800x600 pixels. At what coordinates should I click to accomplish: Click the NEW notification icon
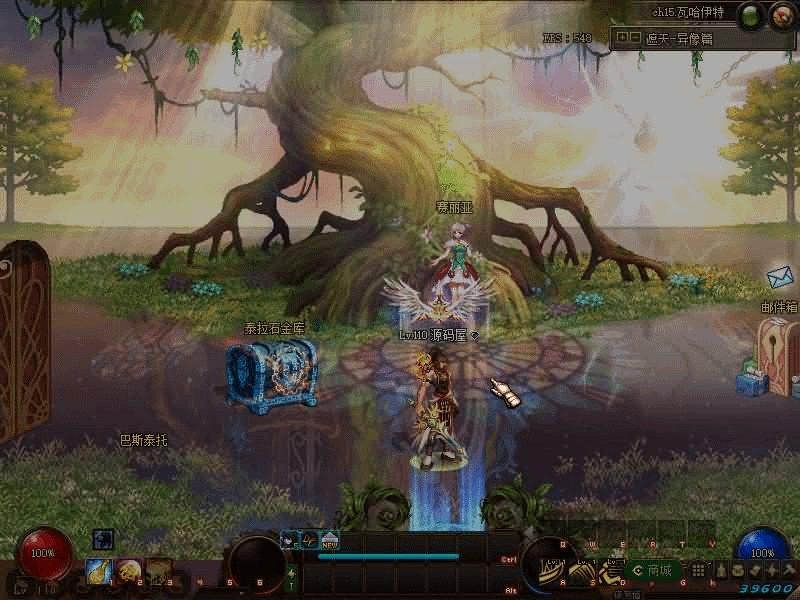(329, 540)
